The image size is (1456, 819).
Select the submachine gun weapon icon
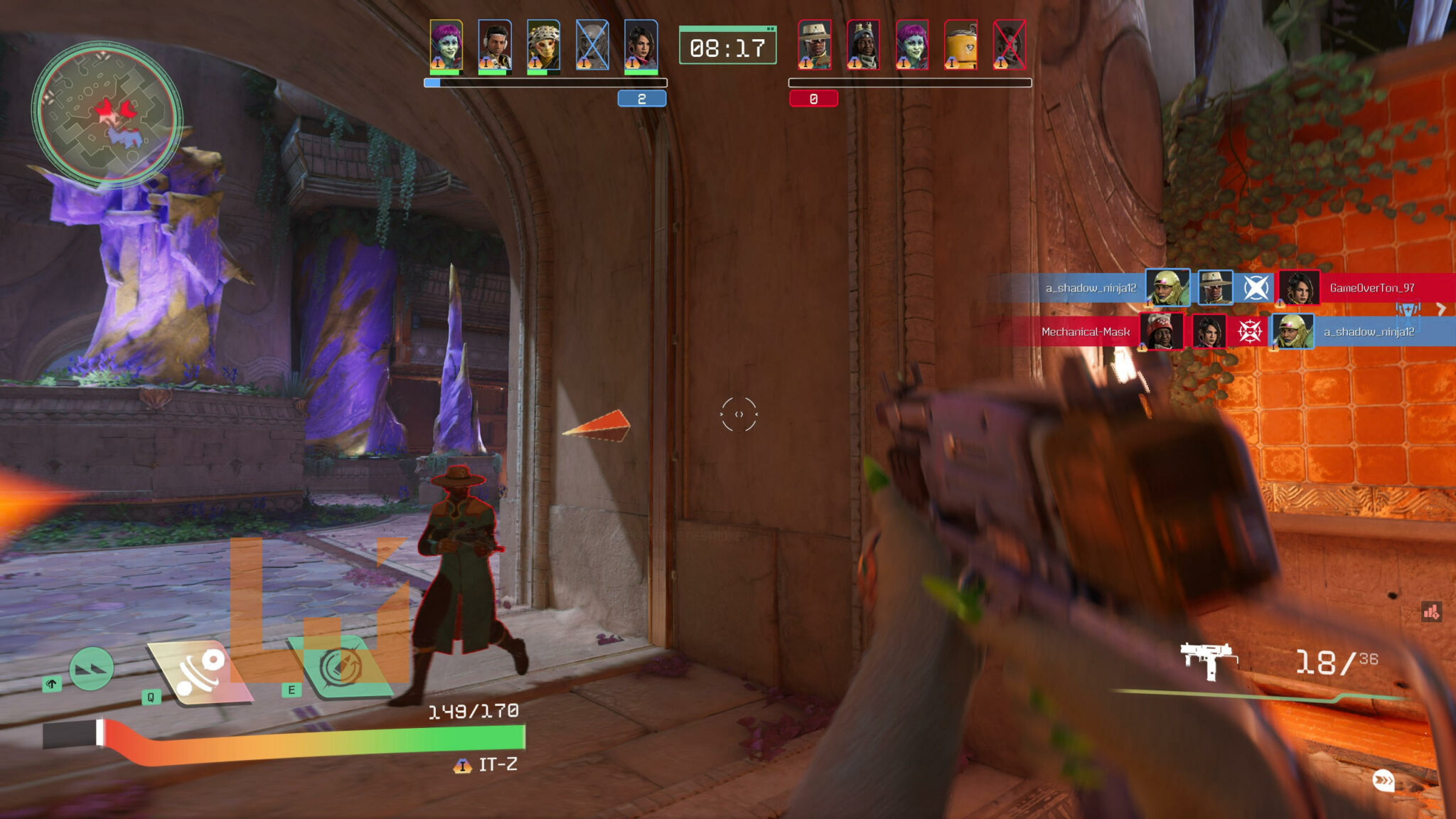point(1207,660)
